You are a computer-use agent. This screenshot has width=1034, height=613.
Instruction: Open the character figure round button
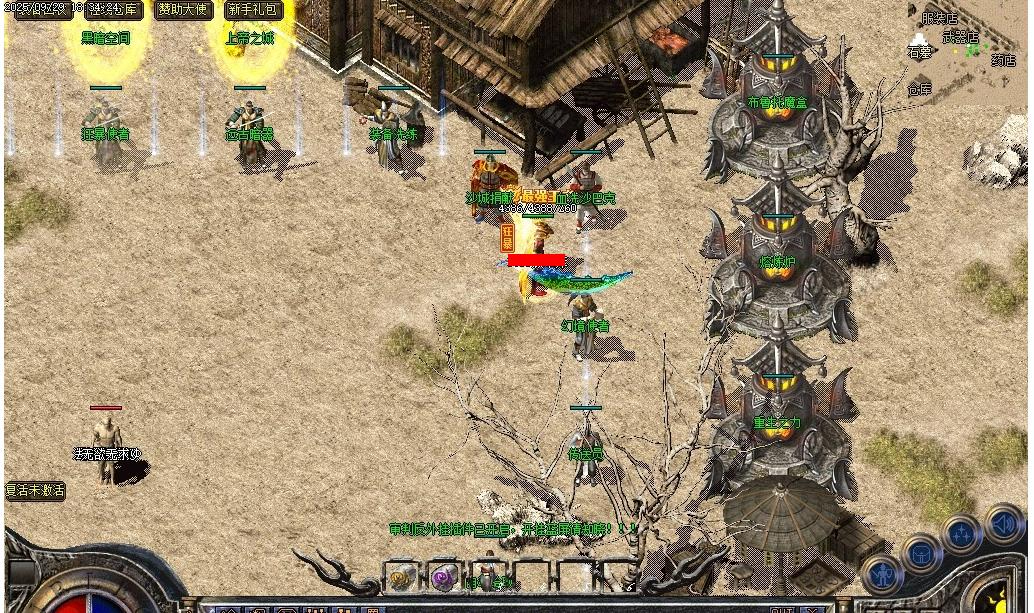tap(883, 573)
